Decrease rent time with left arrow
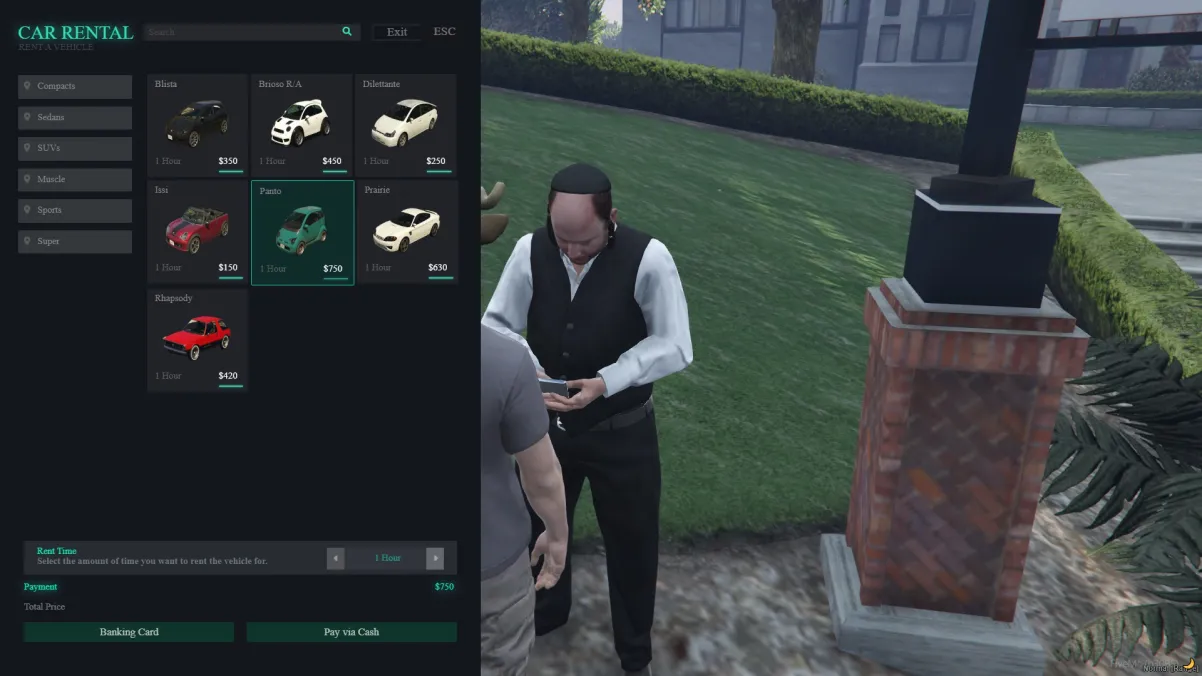 [x=336, y=558]
